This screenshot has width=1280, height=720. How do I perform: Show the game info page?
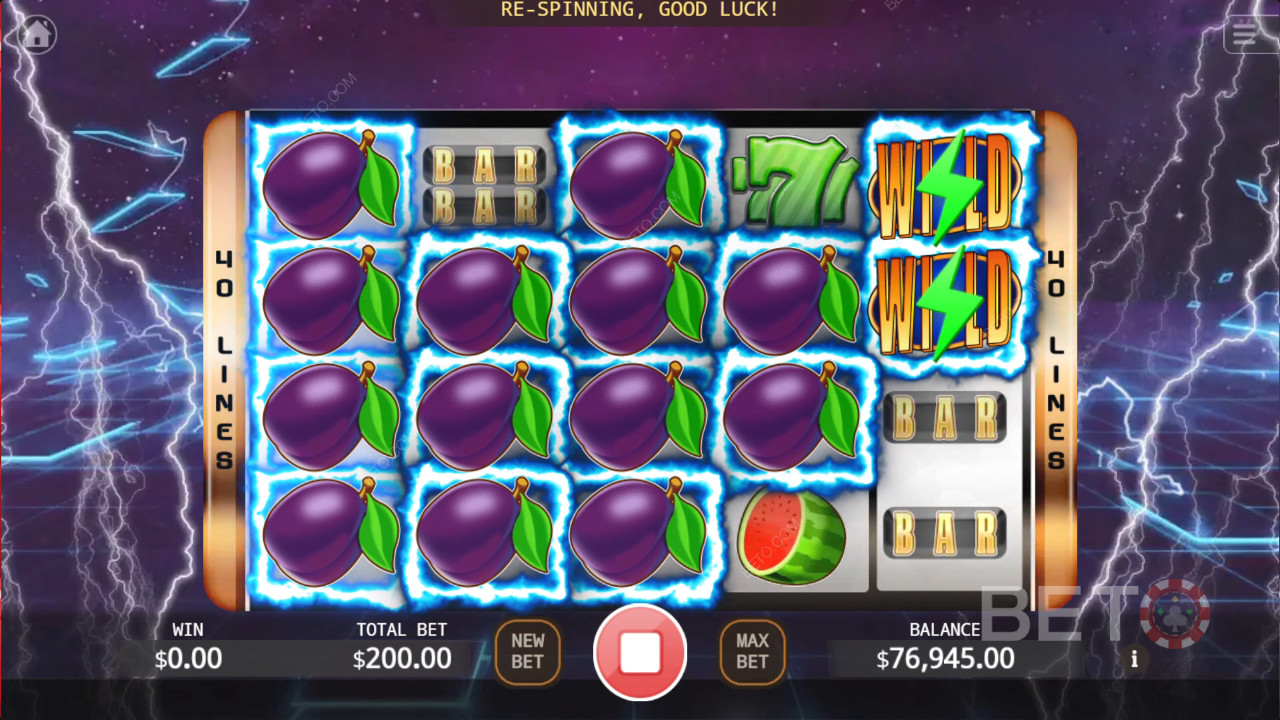click(x=1134, y=659)
